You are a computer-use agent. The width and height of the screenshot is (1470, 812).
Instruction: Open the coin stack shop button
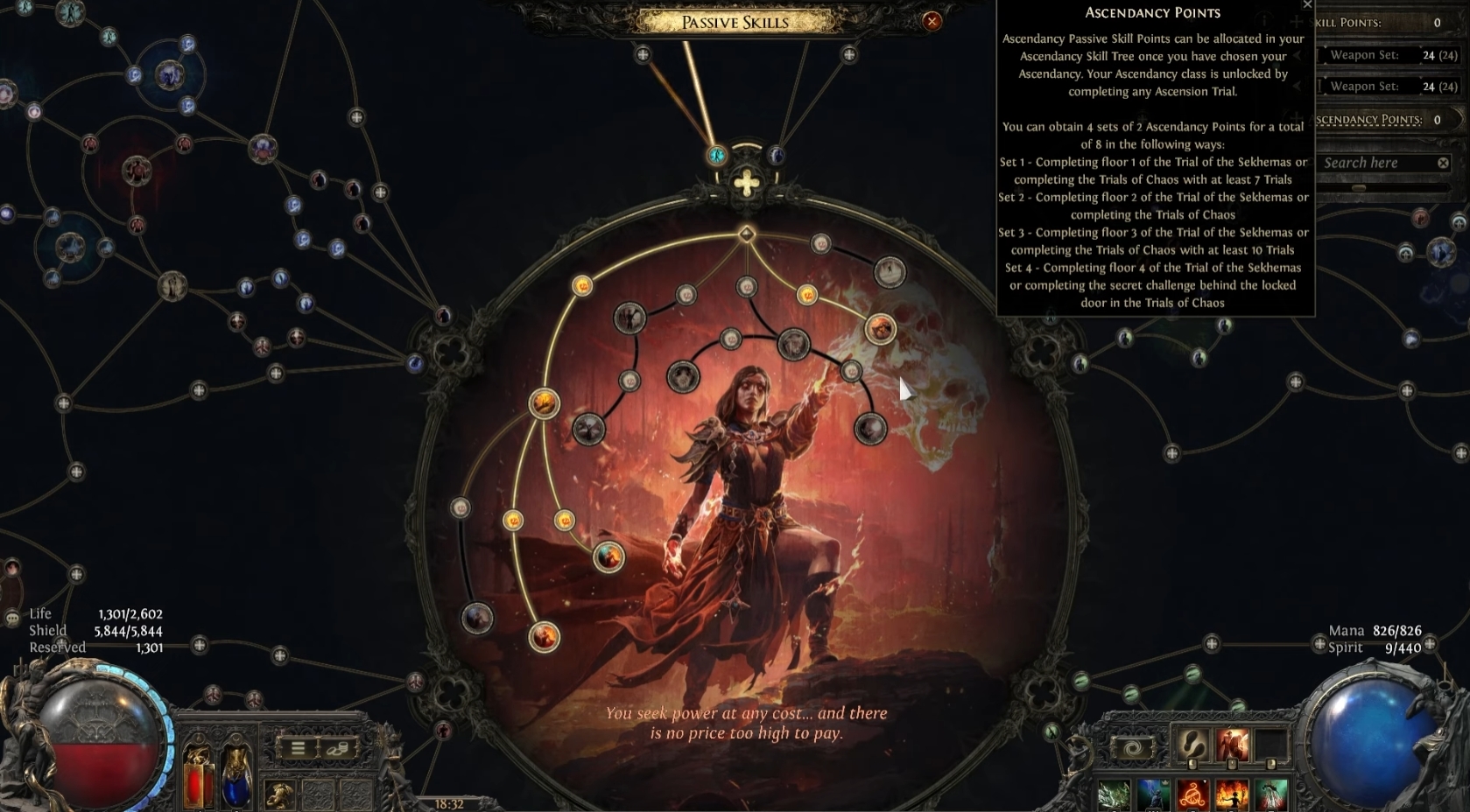point(337,748)
